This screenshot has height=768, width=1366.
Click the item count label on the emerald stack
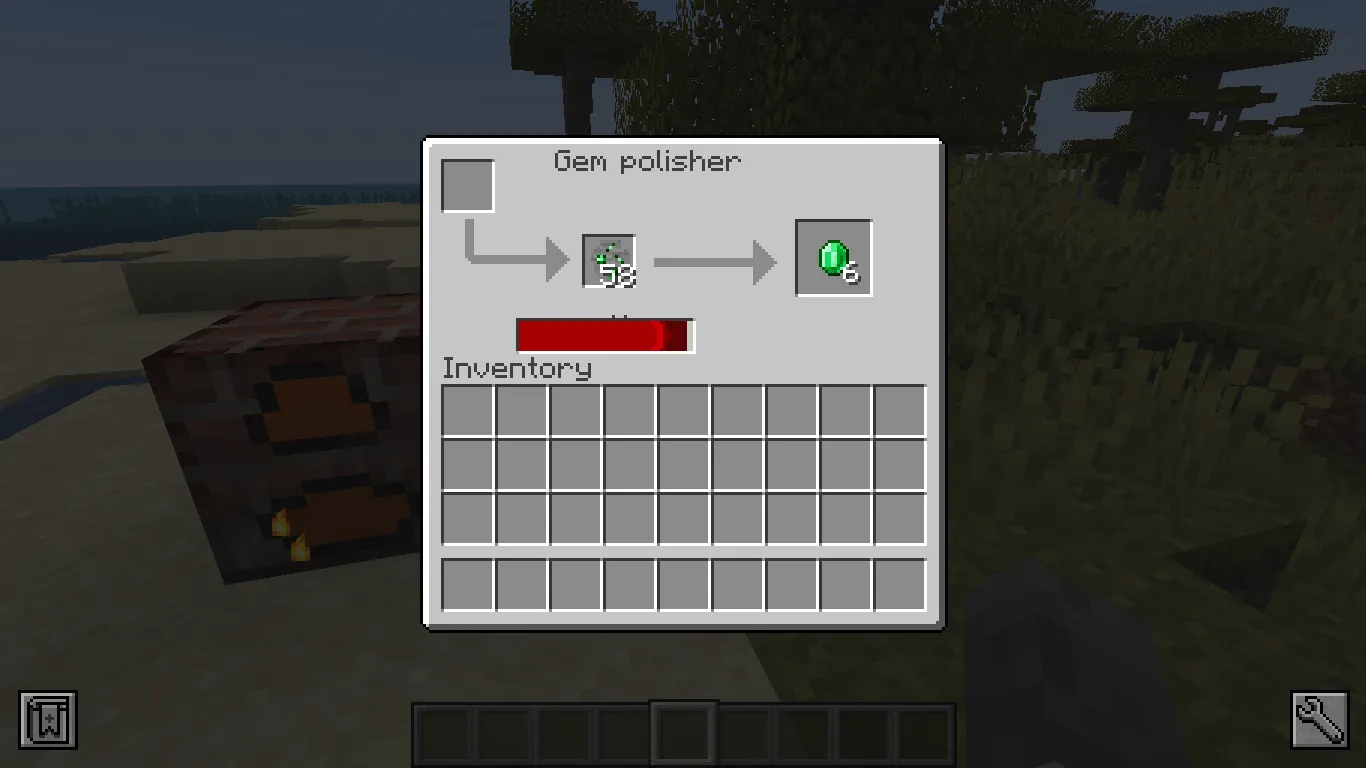[x=620, y=274]
